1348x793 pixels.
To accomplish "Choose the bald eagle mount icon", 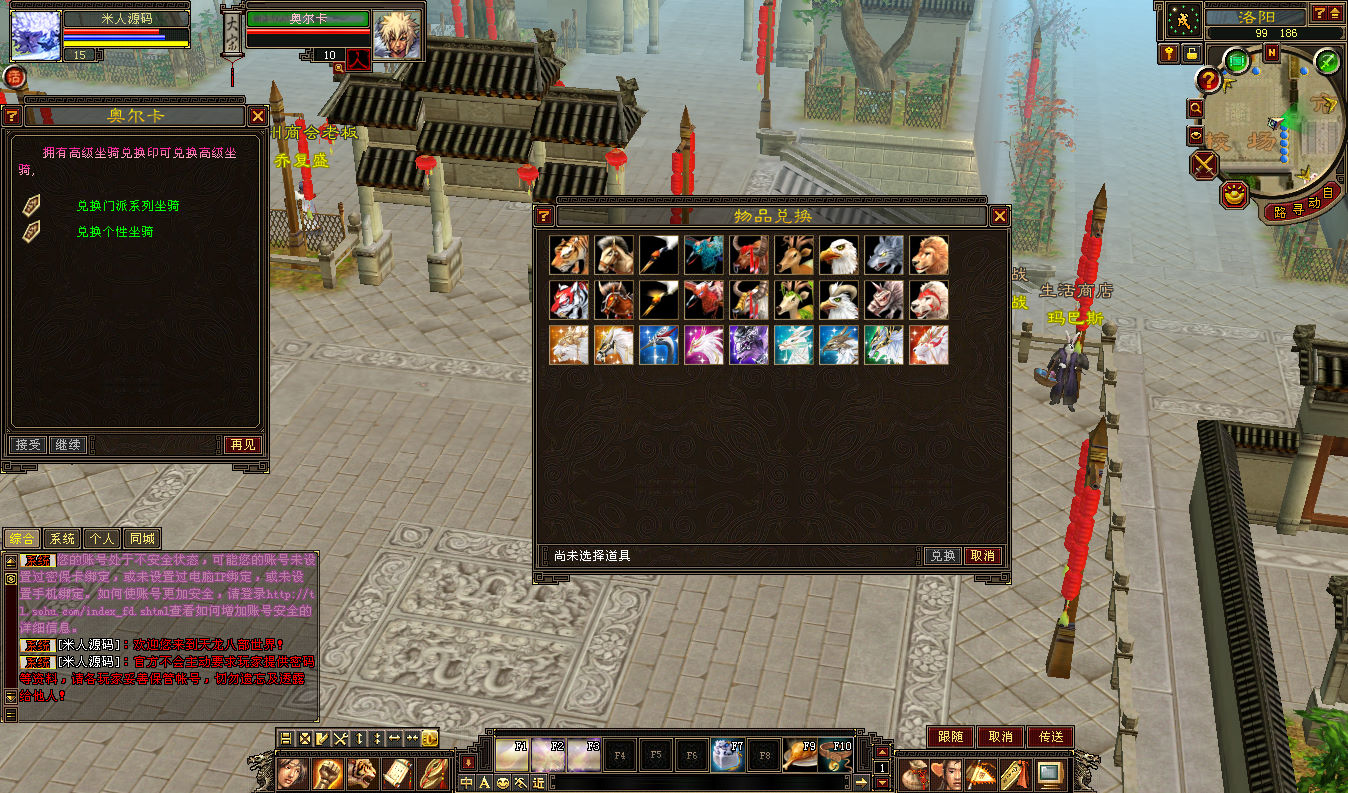I will tap(839, 255).
